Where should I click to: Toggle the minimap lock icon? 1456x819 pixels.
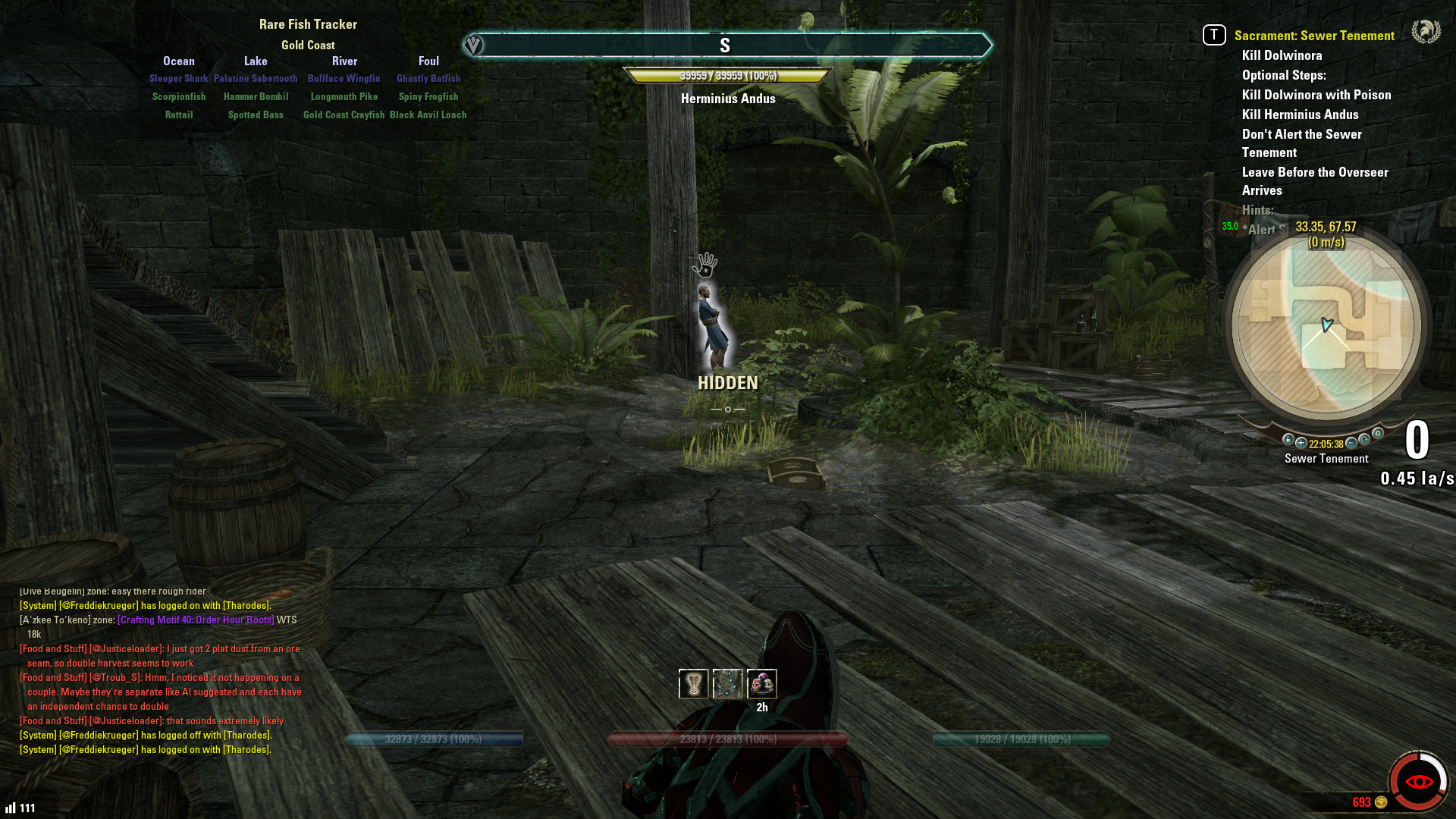pos(1288,440)
